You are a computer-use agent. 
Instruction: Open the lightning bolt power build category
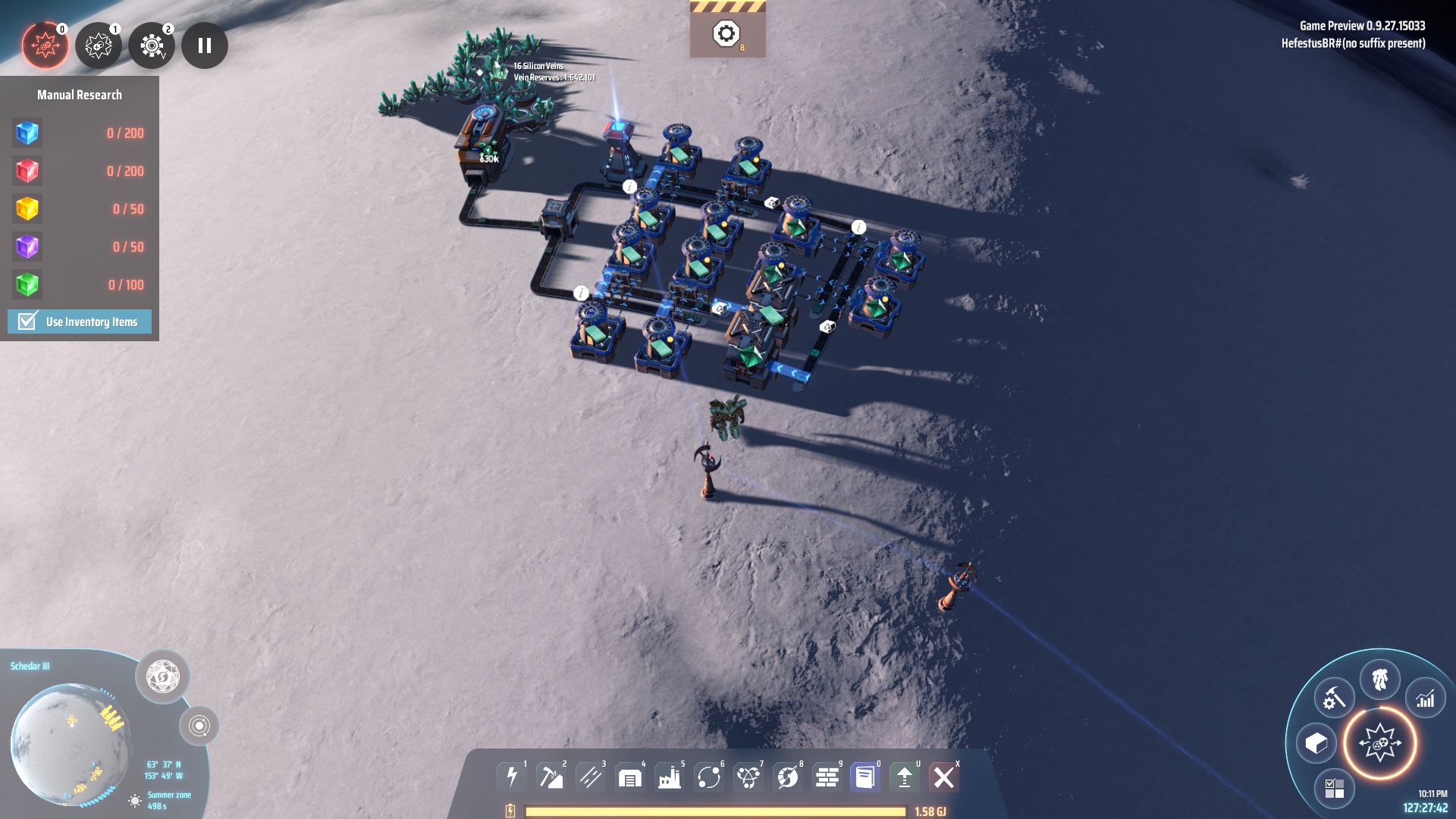pyautogui.click(x=512, y=777)
